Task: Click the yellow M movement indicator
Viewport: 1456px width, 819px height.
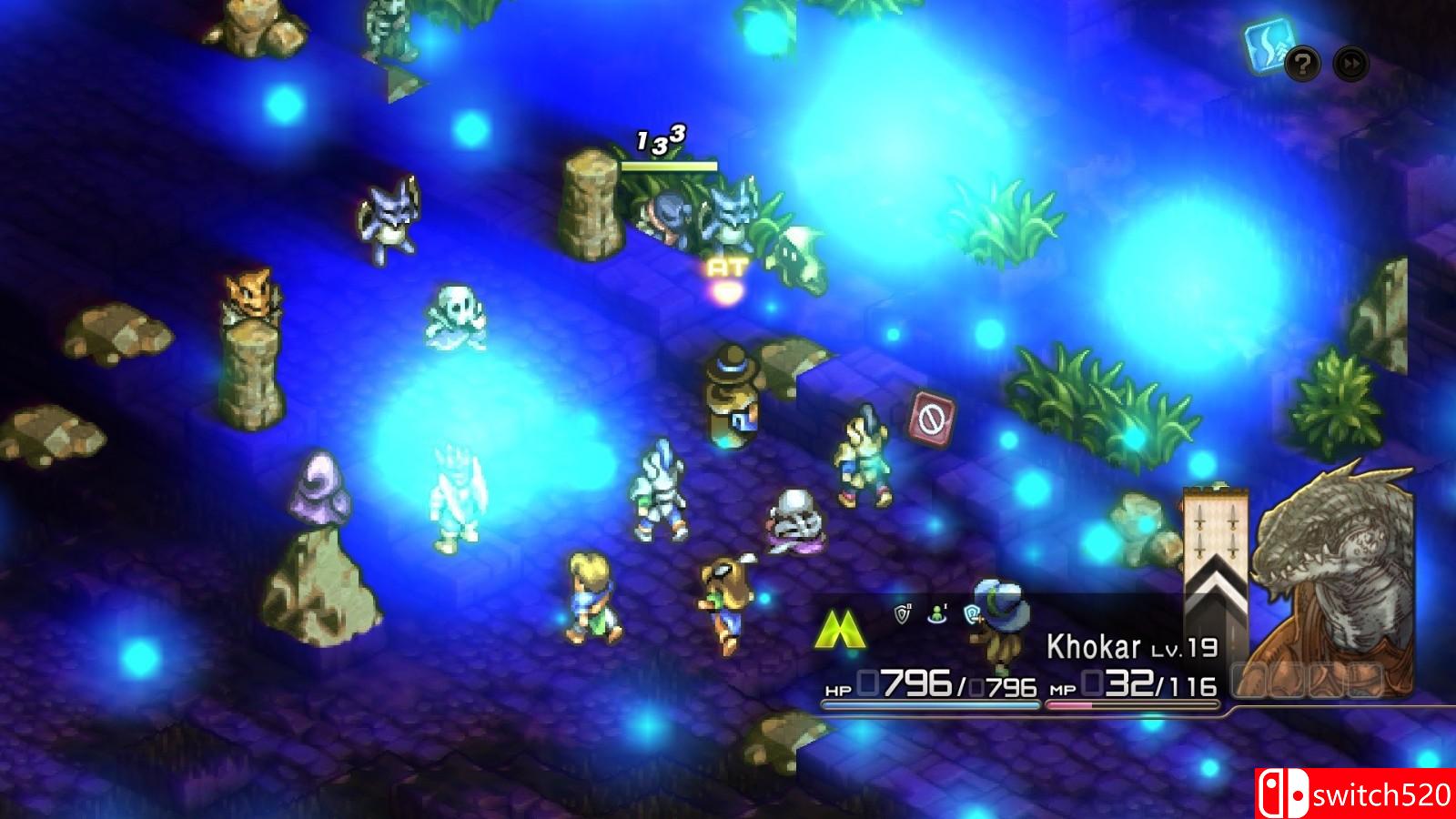Action: pos(842,628)
